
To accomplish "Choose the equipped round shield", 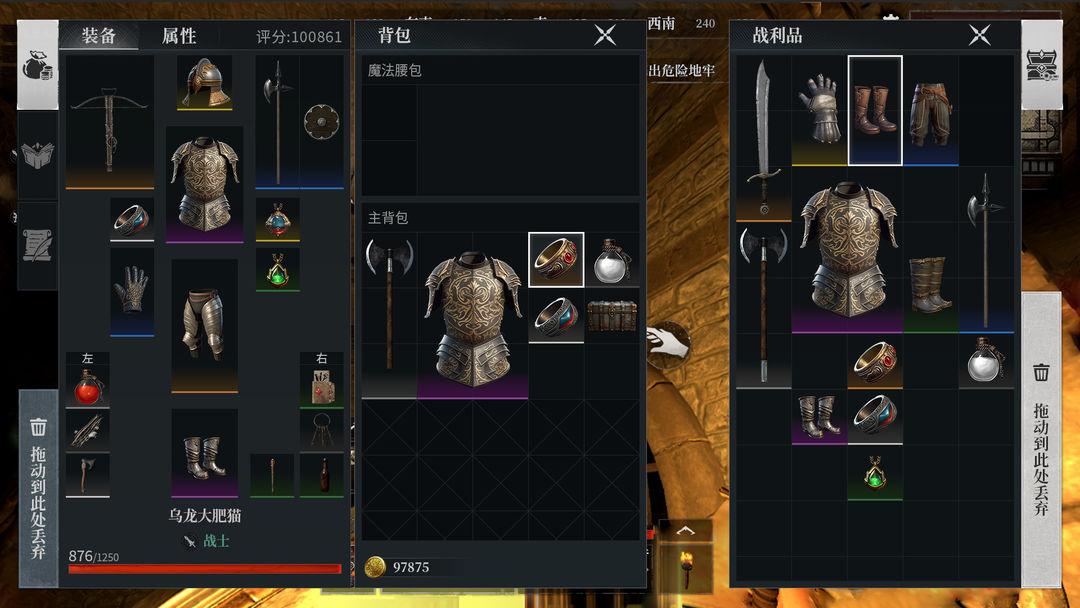I will click(x=322, y=121).
